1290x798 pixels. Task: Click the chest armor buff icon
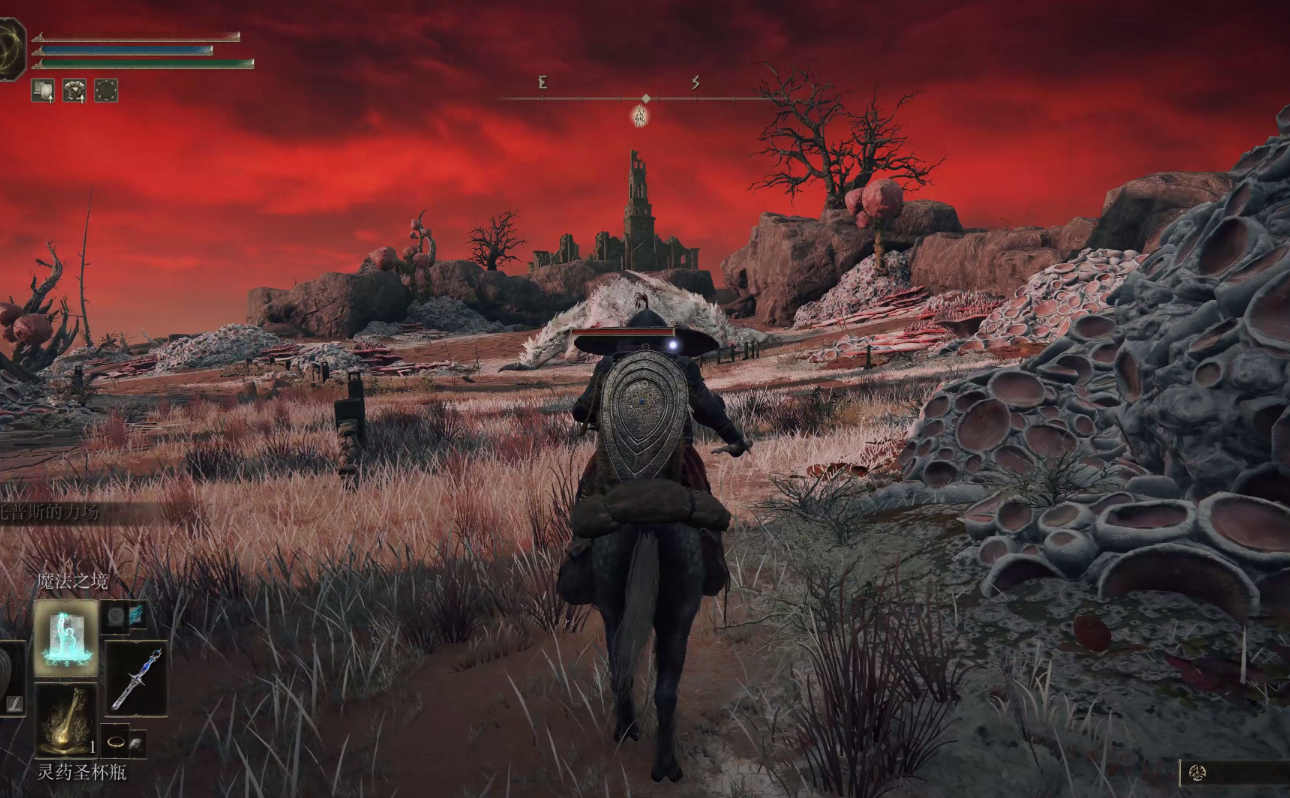click(x=75, y=90)
